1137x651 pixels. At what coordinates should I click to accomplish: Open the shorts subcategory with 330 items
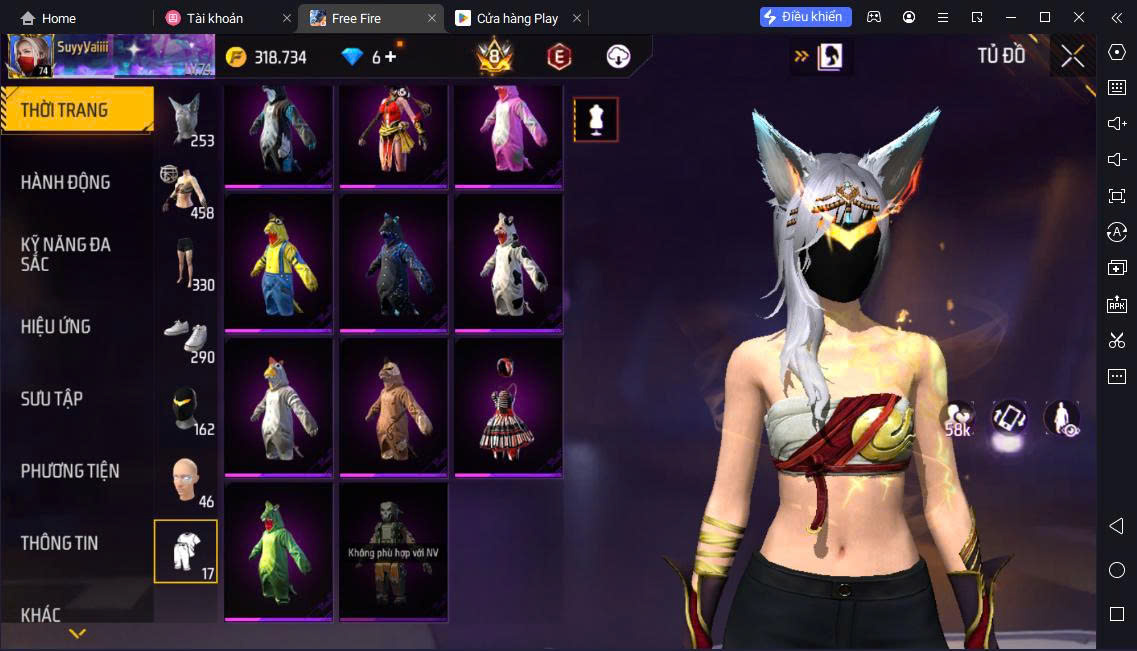pyautogui.click(x=186, y=263)
